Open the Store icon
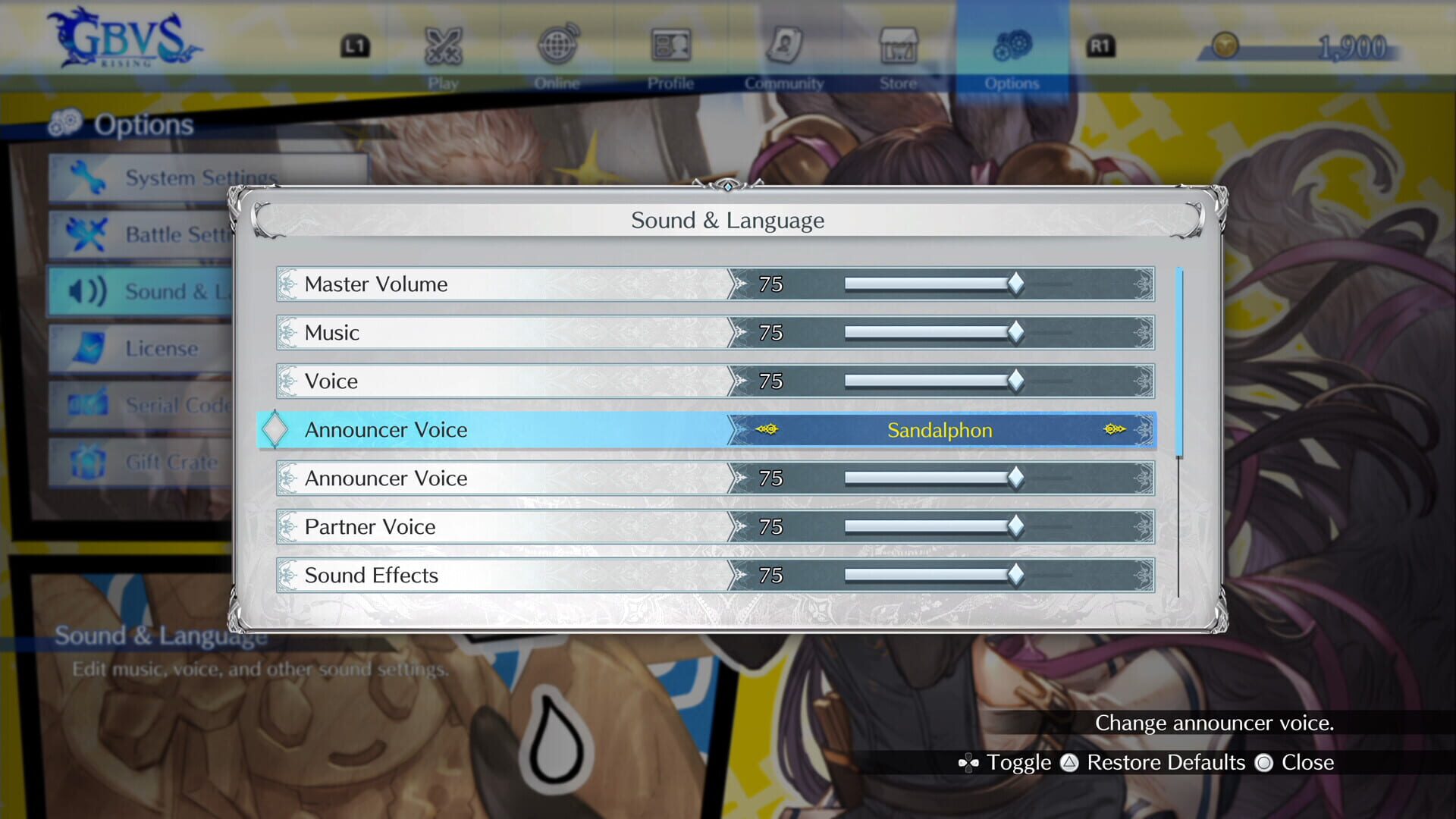Viewport: 1456px width, 819px height. tap(899, 45)
